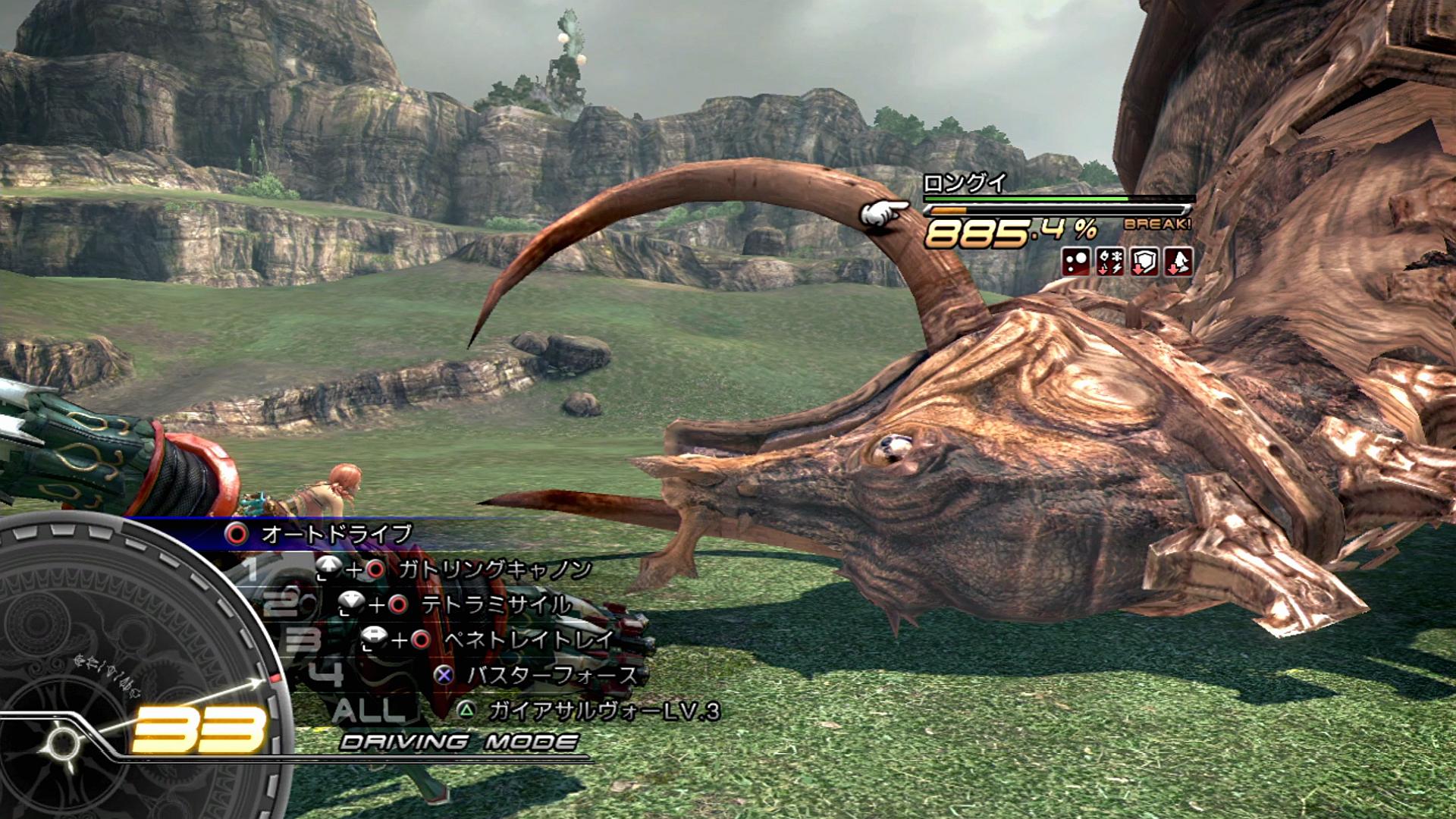Inspect the wizard hat magic-defense-down icon
This screenshot has width=1456, height=819.
[1178, 262]
